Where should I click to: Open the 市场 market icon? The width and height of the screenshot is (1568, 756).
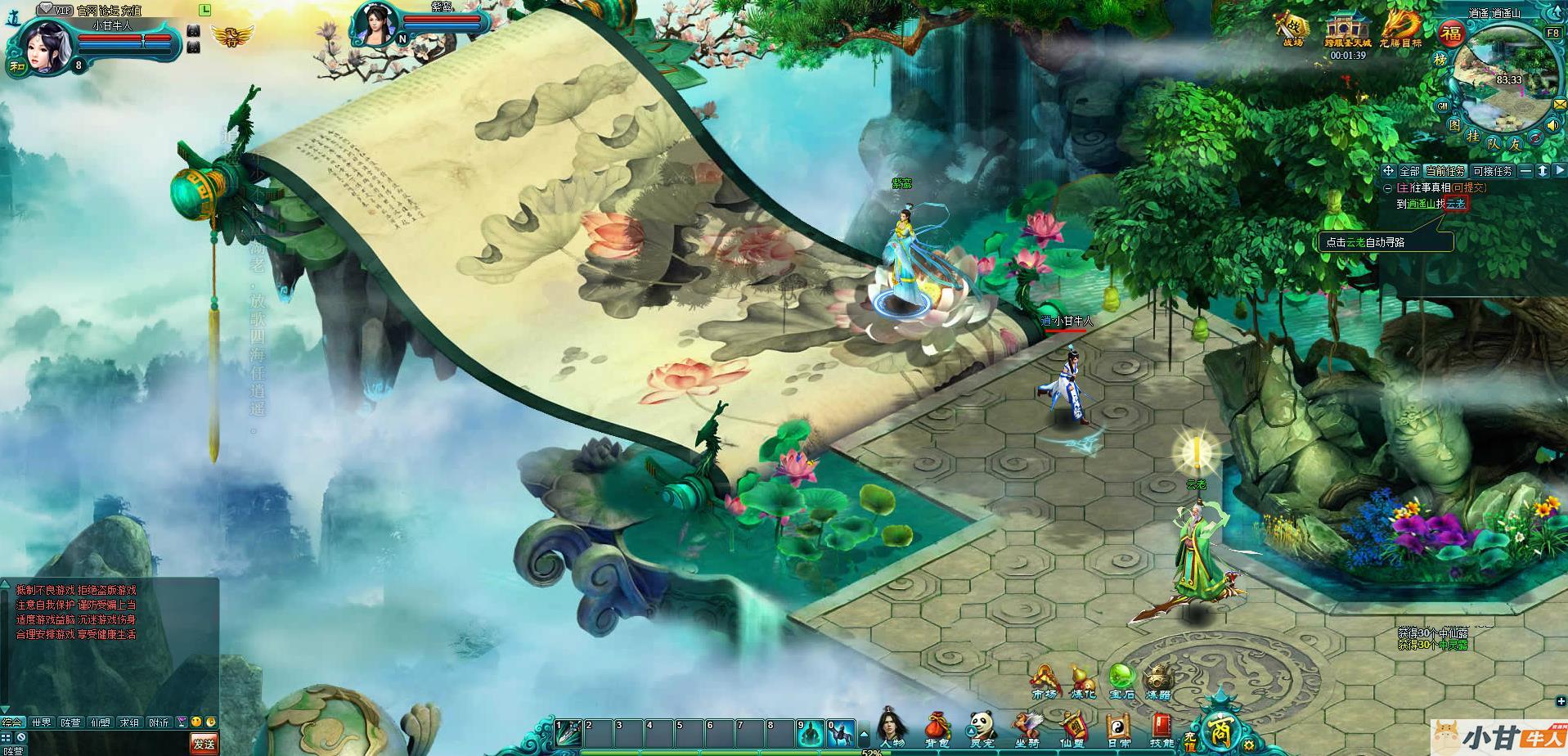pos(1044,682)
